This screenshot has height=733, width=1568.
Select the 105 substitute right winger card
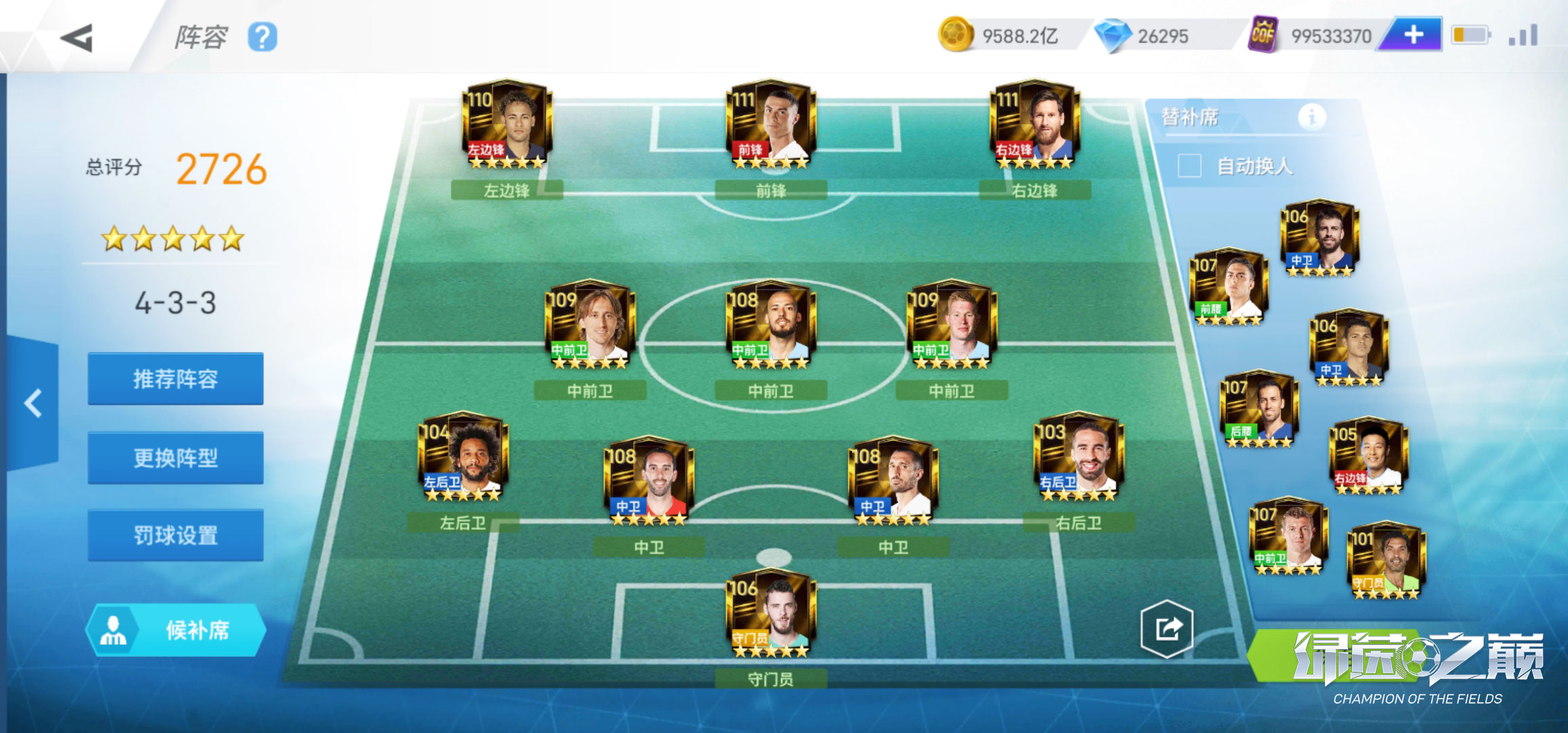1368,456
